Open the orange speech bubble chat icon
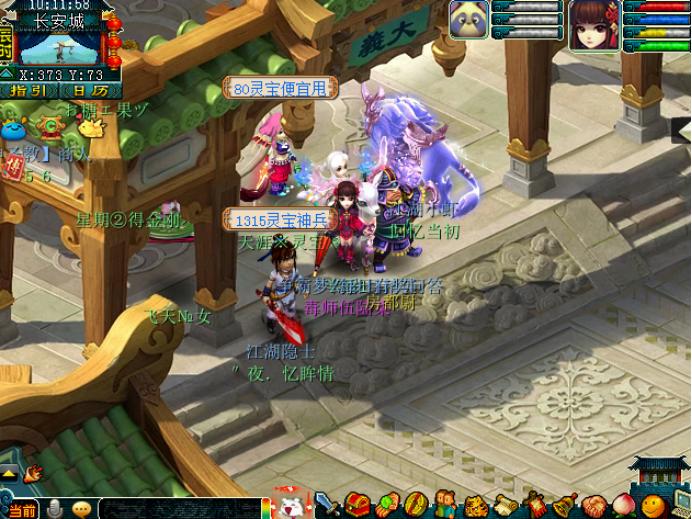Image resolution: width=692 pixels, height=519 pixels. coord(81,509)
